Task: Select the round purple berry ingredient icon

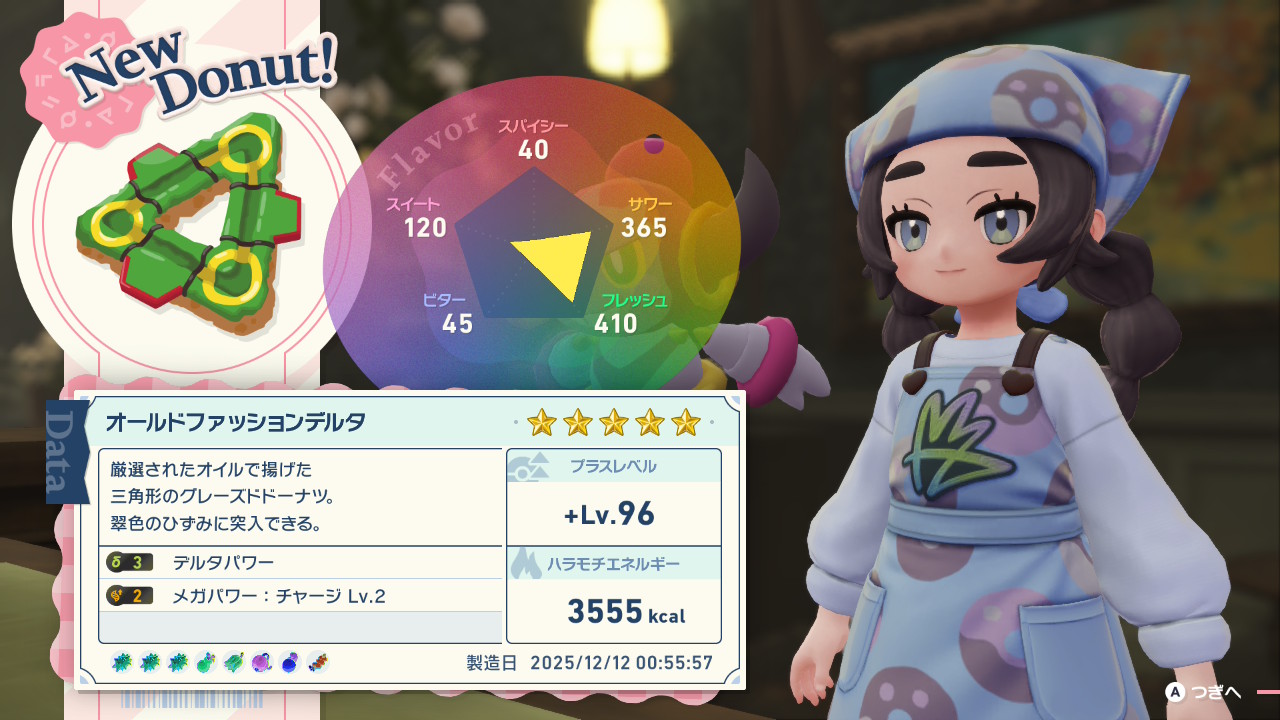Action: pos(261,662)
